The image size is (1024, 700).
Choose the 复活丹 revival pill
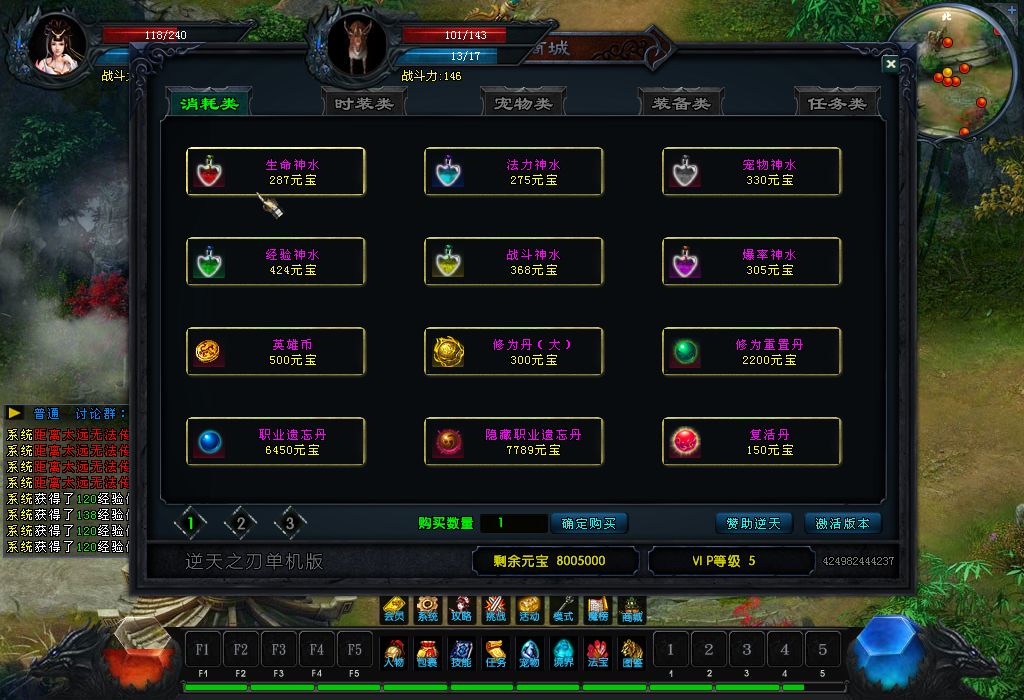coord(752,442)
